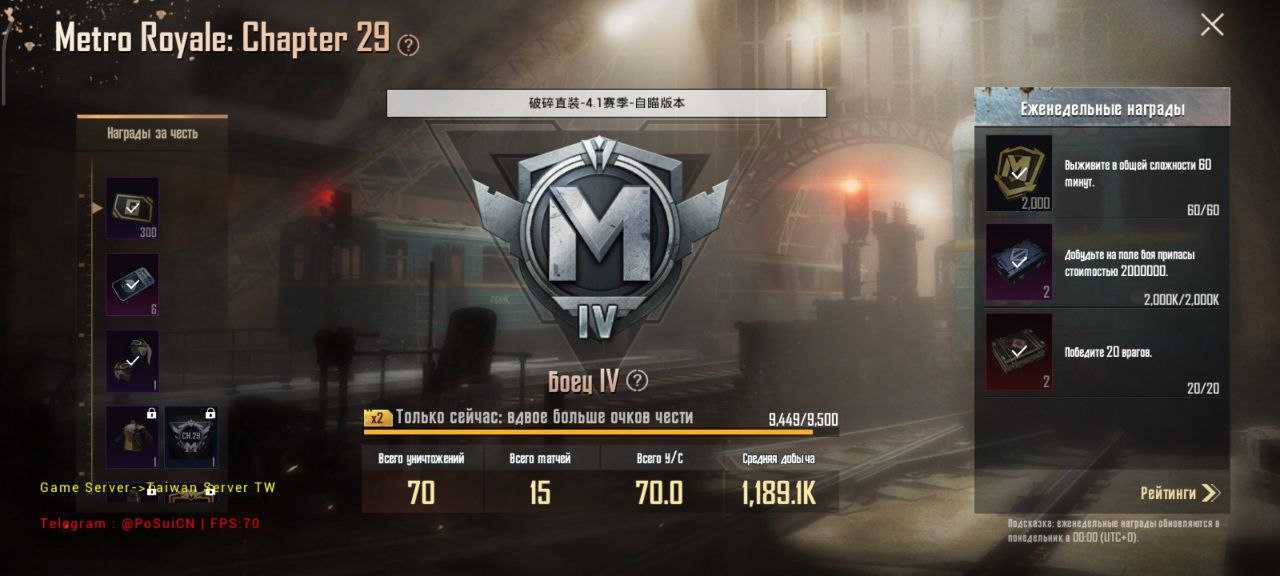
Task: Open the weekly reward for looting 2000000 supplies
Action: point(1019,262)
